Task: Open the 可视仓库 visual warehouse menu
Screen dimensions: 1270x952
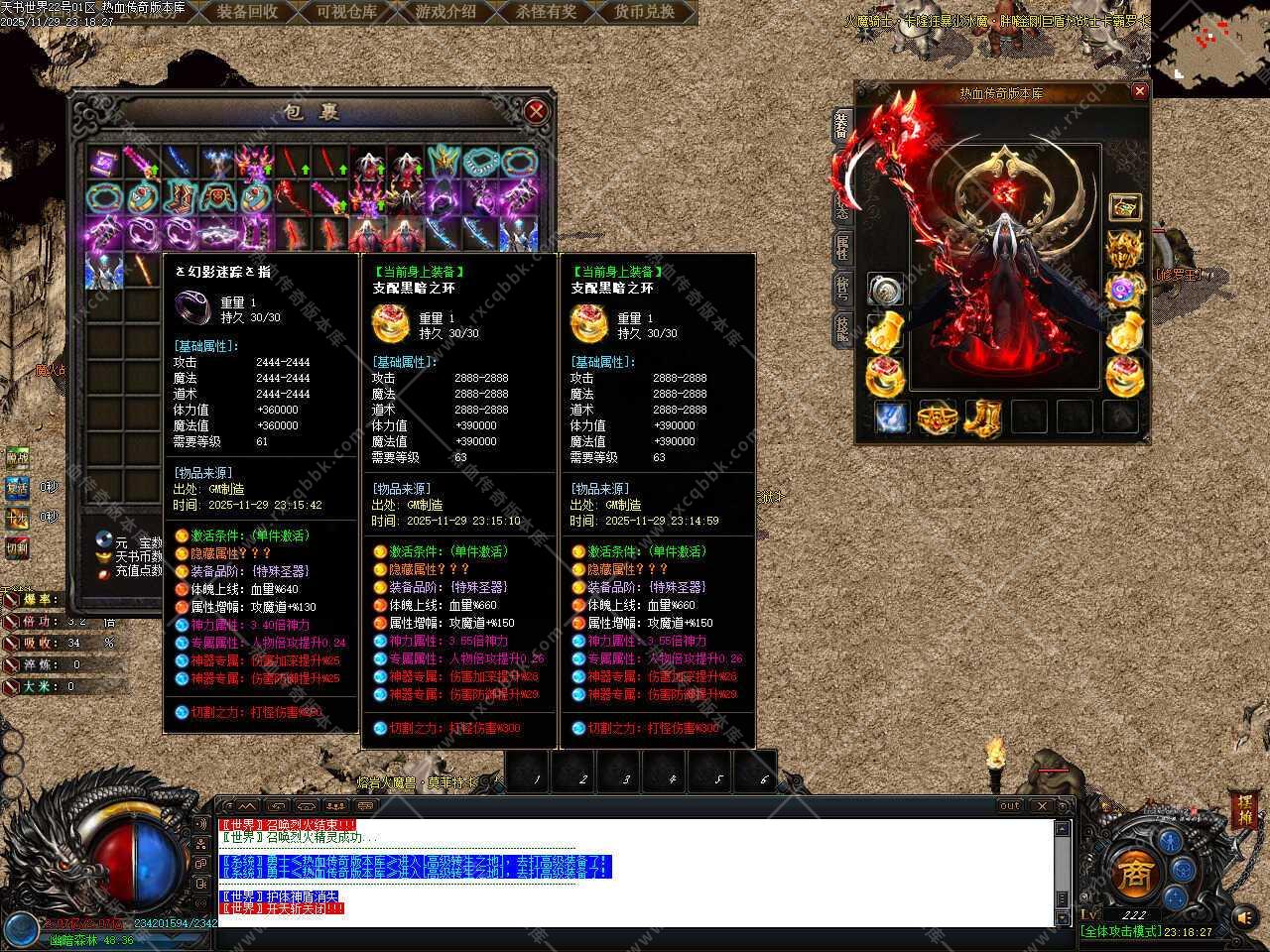Action: (347, 12)
